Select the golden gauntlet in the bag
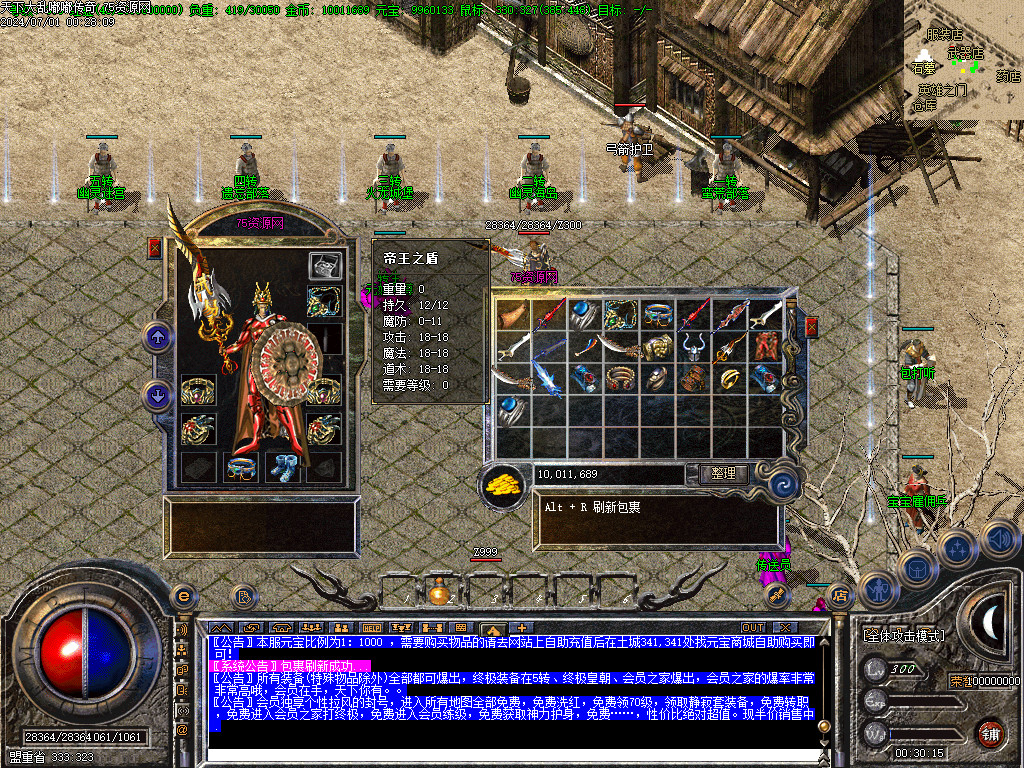 tap(658, 347)
